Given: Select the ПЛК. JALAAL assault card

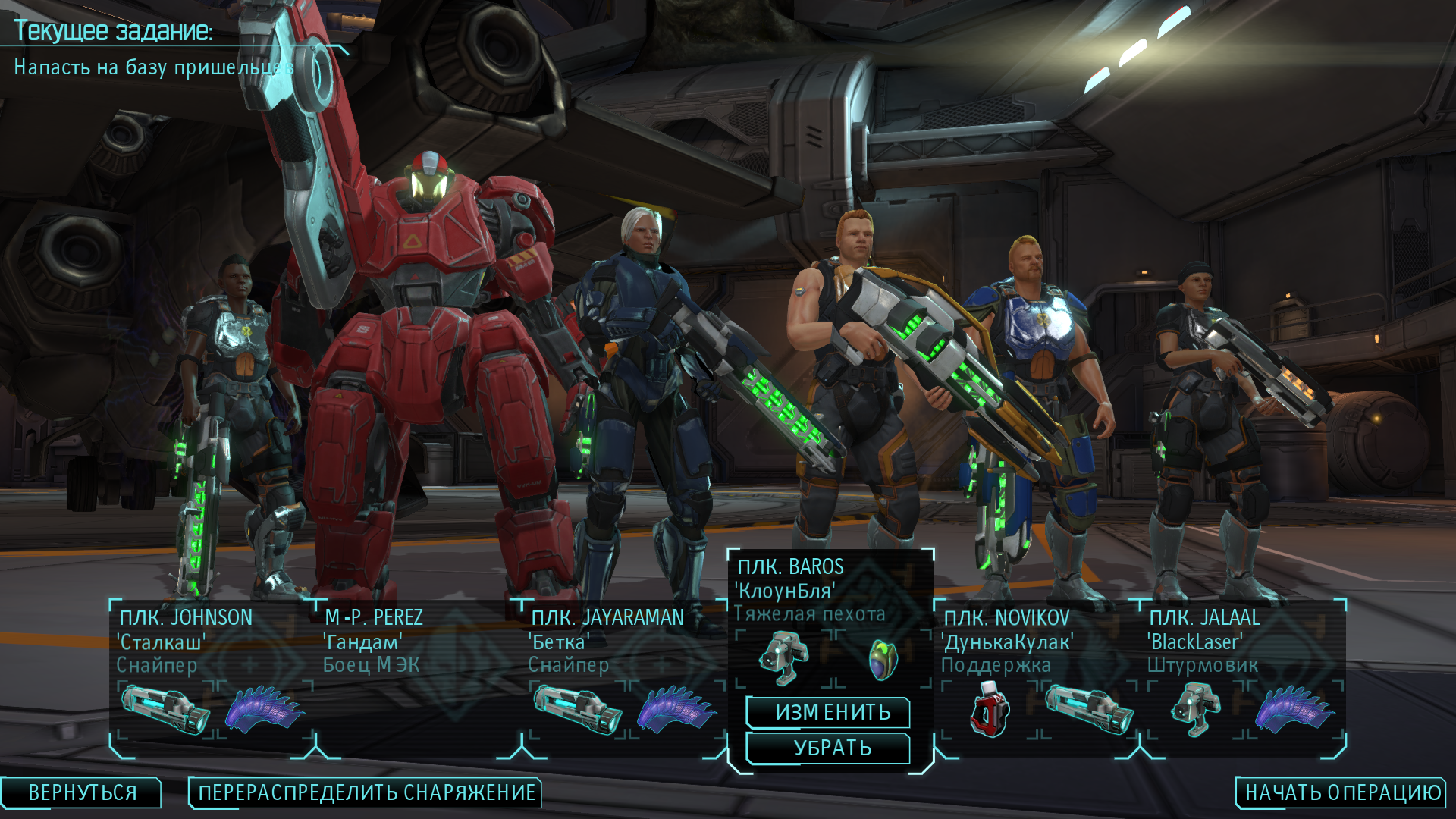Looking at the screenshot, I should pos(1204,618).
